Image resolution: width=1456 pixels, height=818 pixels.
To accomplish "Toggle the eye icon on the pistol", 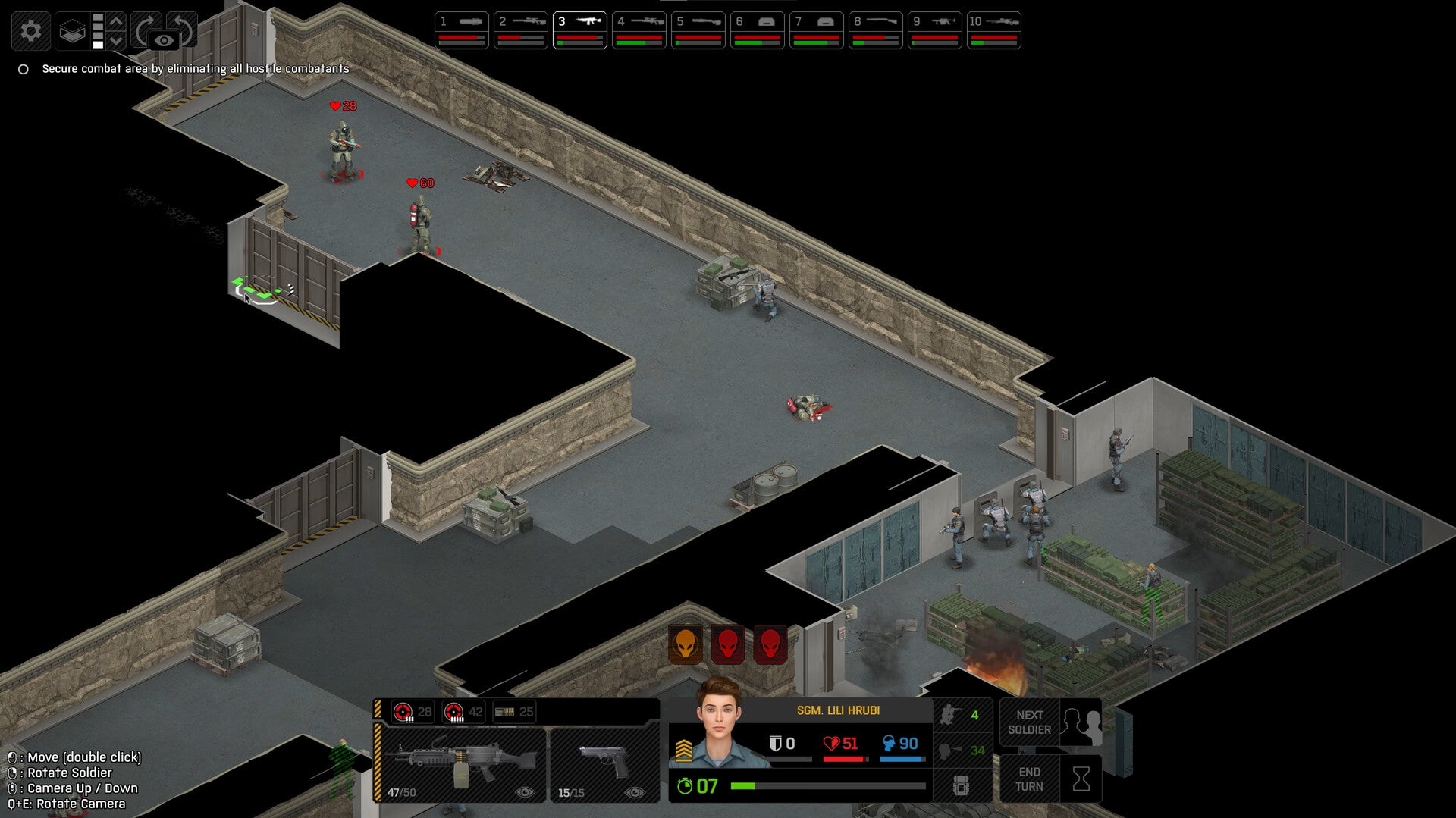I will 635,791.
